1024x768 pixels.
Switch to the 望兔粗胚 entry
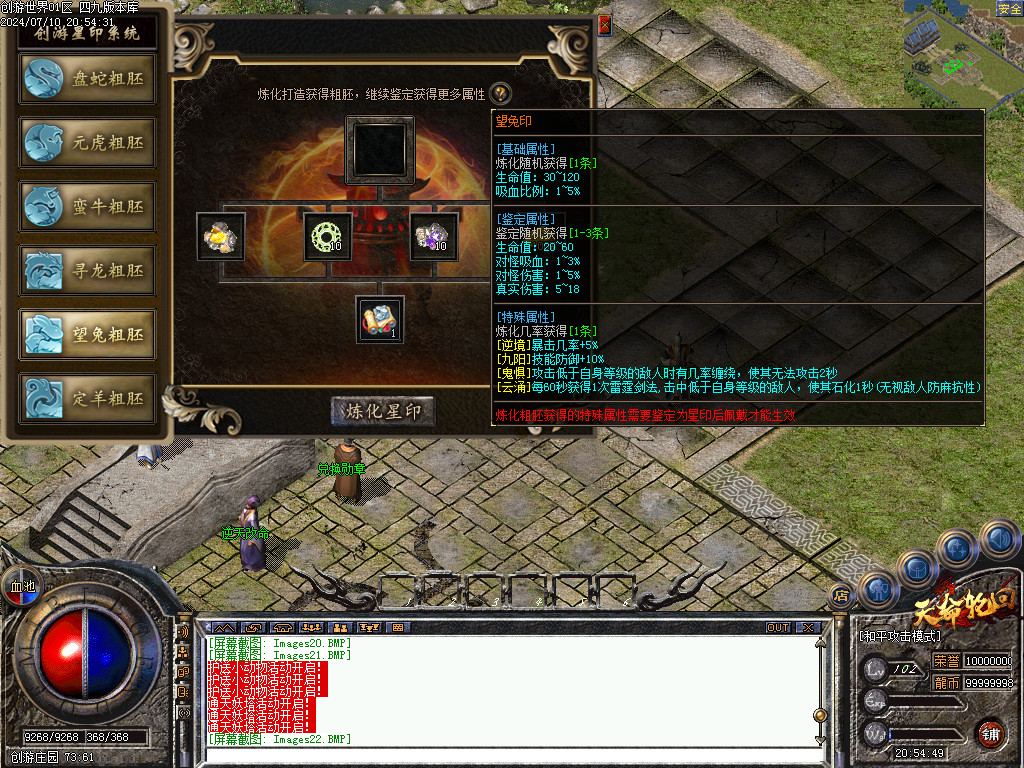tap(87, 335)
